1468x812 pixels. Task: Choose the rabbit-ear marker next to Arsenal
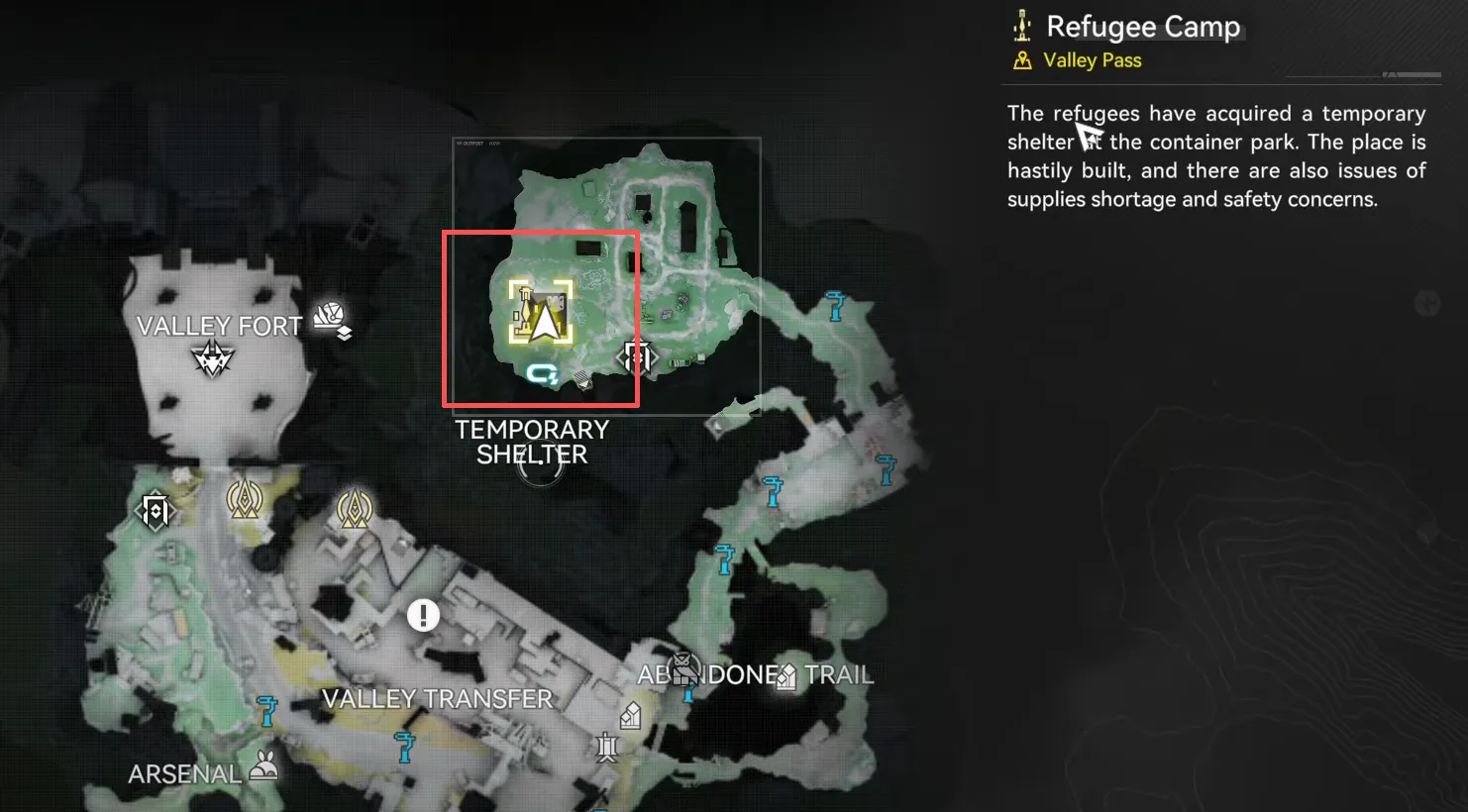(263, 766)
